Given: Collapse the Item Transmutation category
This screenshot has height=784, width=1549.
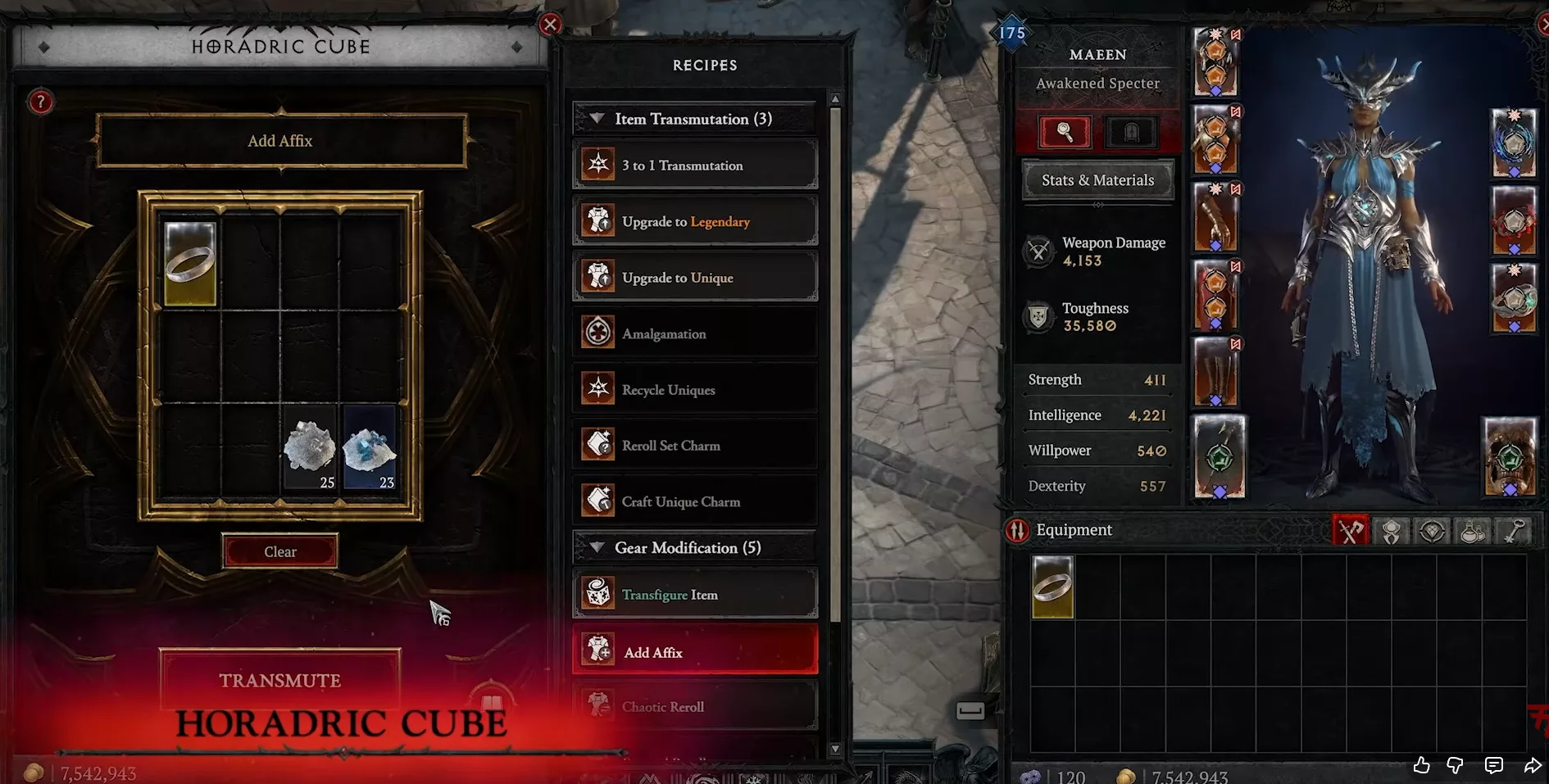Looking at the screenshot, I should tap(597, 119).
